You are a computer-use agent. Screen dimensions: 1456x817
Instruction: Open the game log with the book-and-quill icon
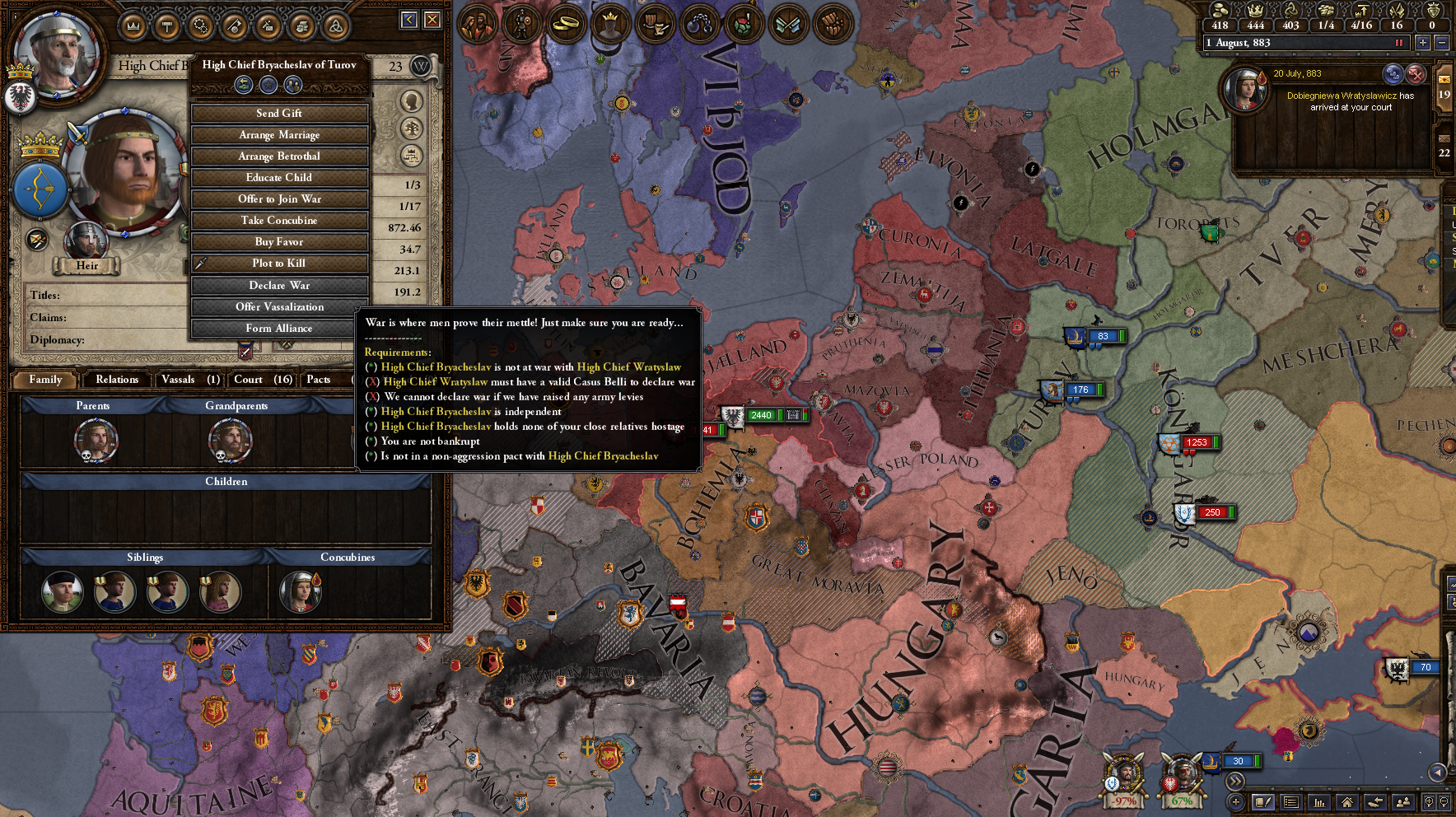click(x=1262, y=802)
